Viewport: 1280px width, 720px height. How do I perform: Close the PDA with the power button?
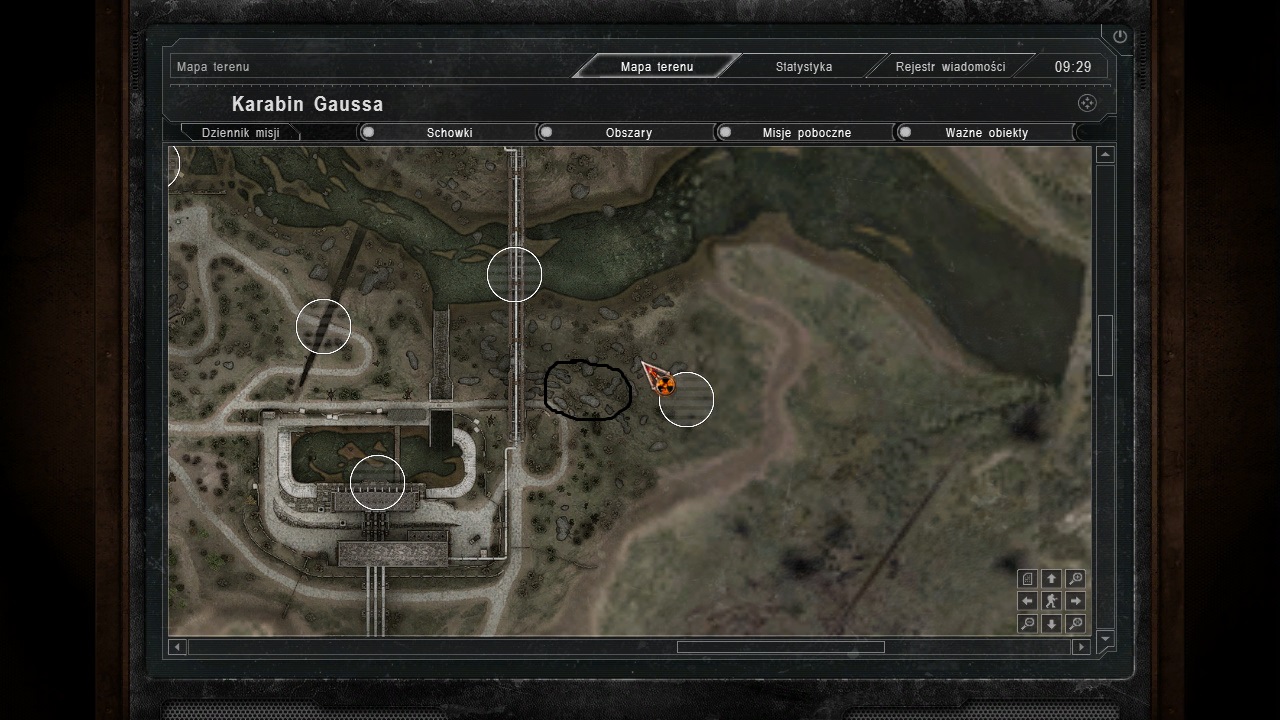(x=1119, y=37)
